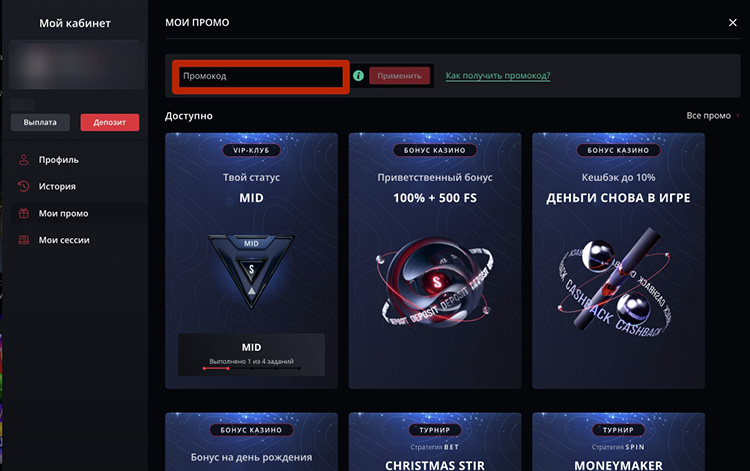Viewport: 750px width, 471px height.
Task: Open the VIP-клуб MID status card
Action: (251, 260)
